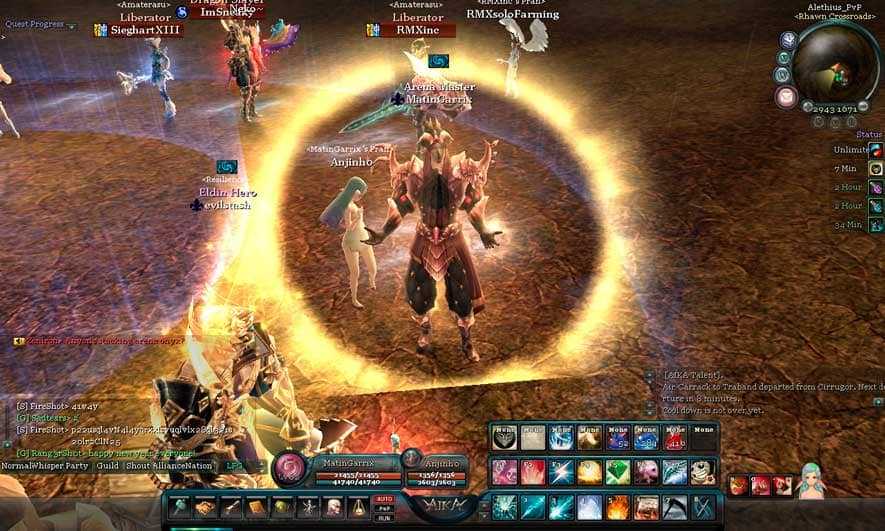
Task: Toggle the AUTO button
Action: (x=383, y=498)
